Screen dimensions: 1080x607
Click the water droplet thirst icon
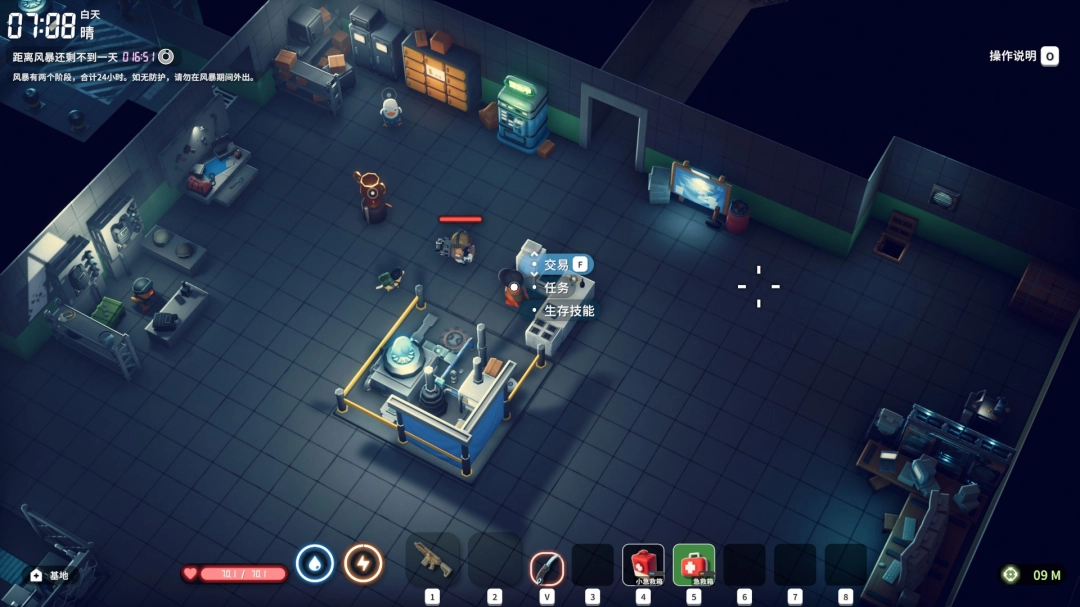[315, 564]
